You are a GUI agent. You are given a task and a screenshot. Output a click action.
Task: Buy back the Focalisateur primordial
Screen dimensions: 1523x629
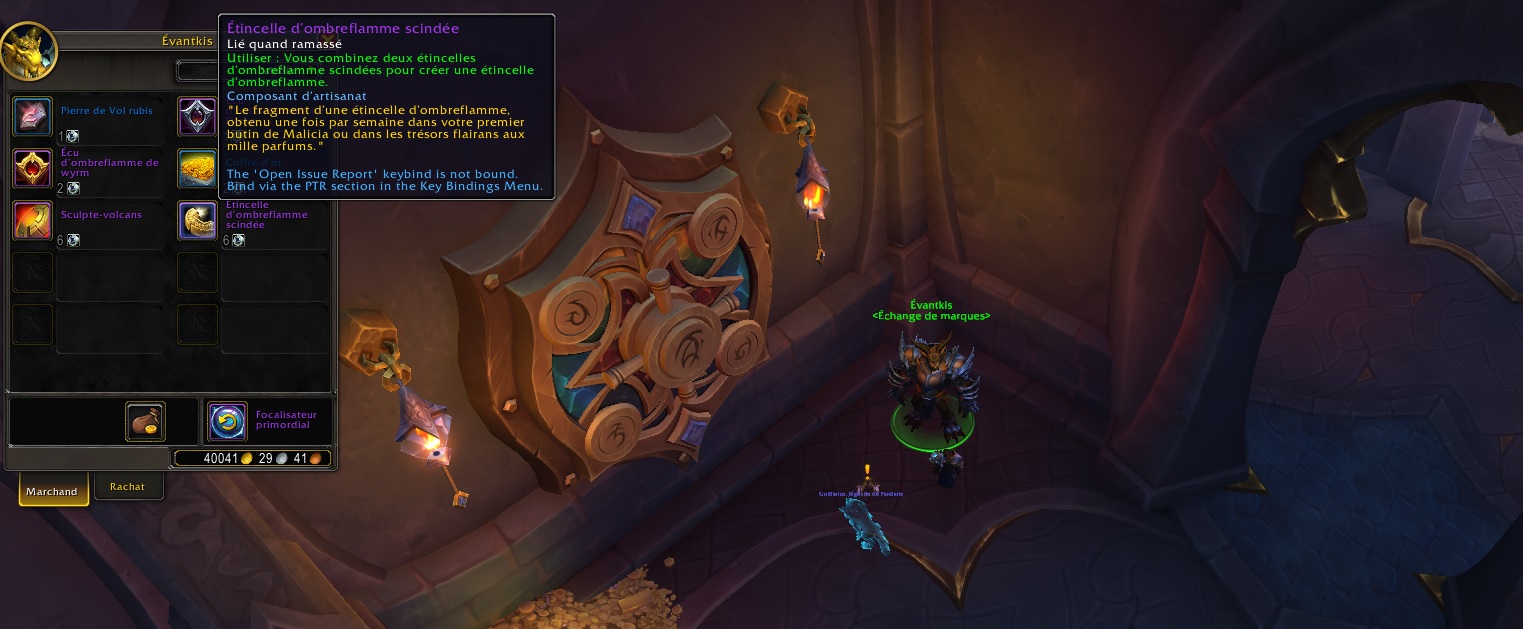[227, 422]
